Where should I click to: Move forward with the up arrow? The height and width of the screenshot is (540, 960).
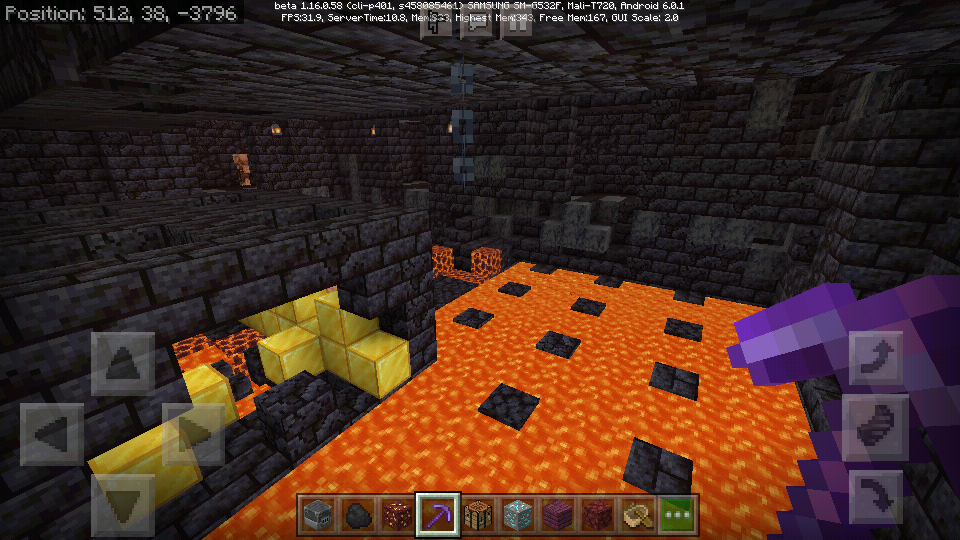click(123, 364)
